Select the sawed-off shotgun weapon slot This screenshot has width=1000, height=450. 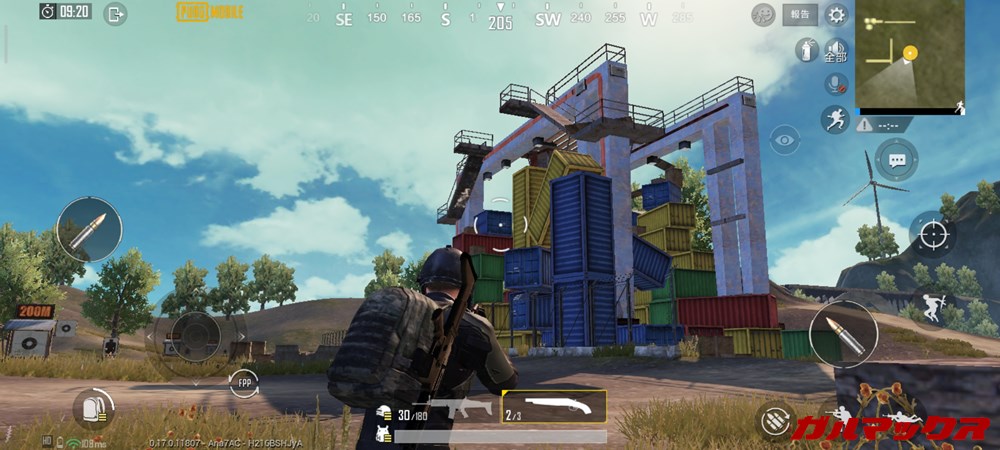tap(553, 406)
